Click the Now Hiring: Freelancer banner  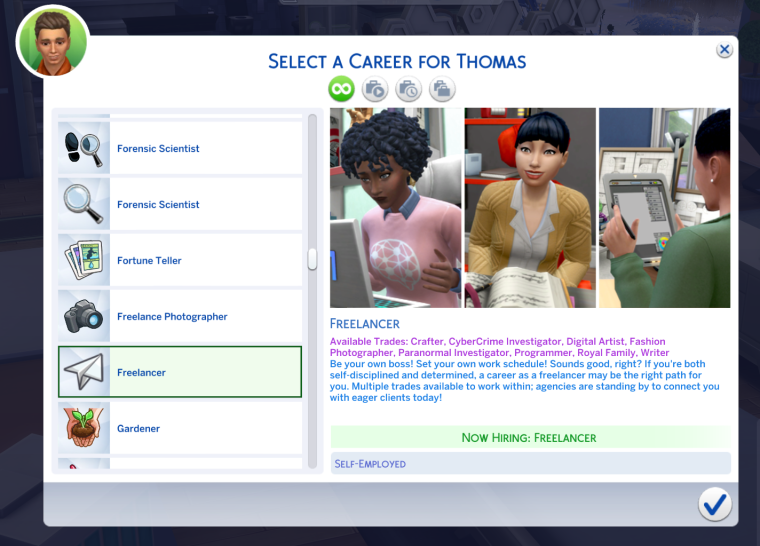tap(530, 437)
